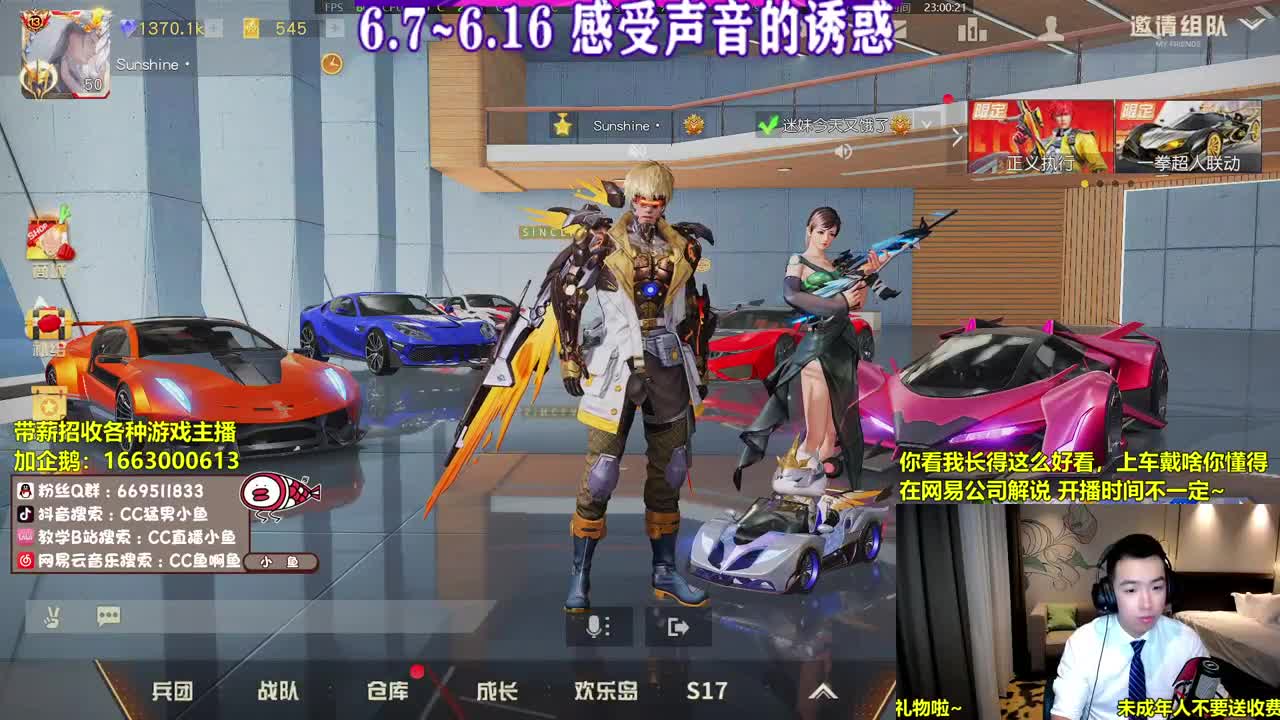The image size is (1280, 720).
Task: Click the plus button next to diamond balance
Action: click(x=213, y=28)
